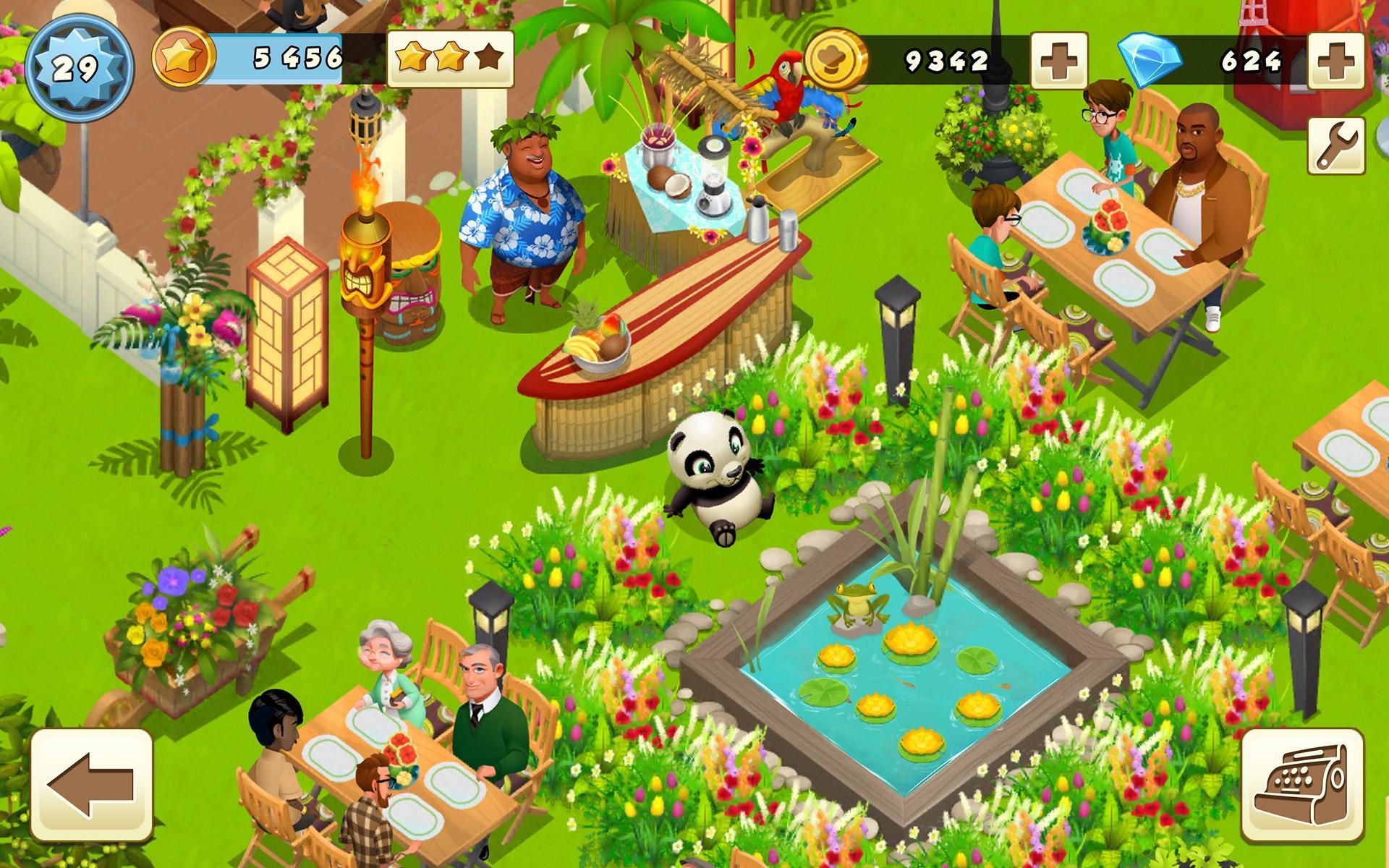Select the elderly waitress serving the table
The width and height of the screenshot is (1389, 868).
pyautogui.click(x=386, y=673)
